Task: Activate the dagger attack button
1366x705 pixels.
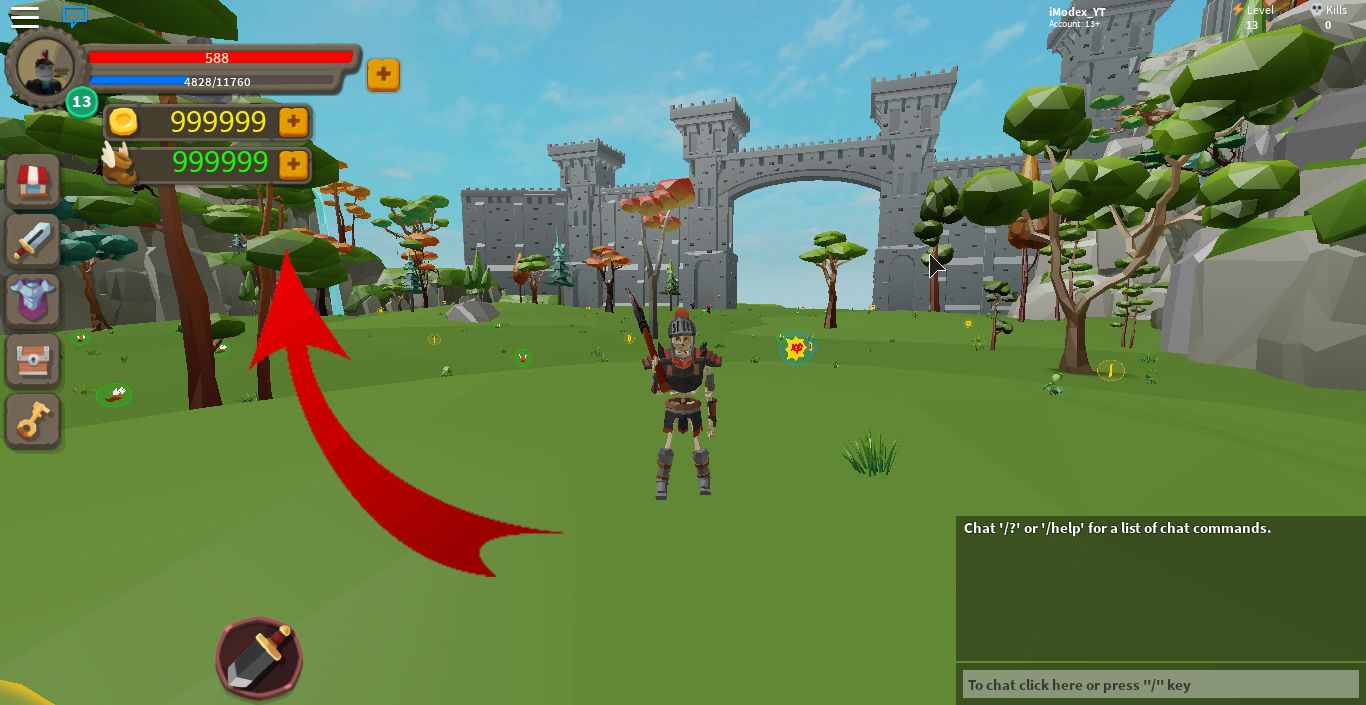Action: pyautogui.click(x=259, y=657)
